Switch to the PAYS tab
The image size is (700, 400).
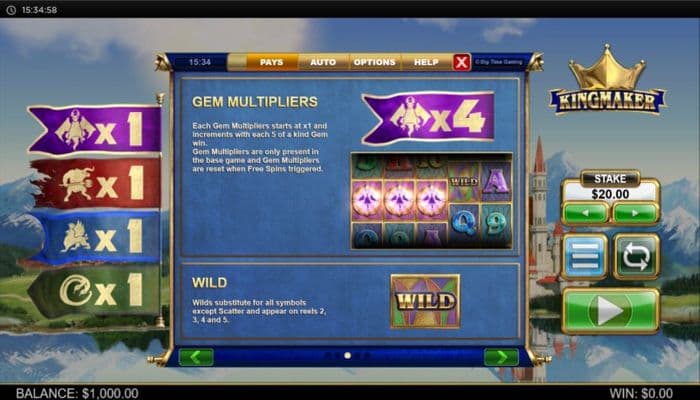(x=271, y=62)
